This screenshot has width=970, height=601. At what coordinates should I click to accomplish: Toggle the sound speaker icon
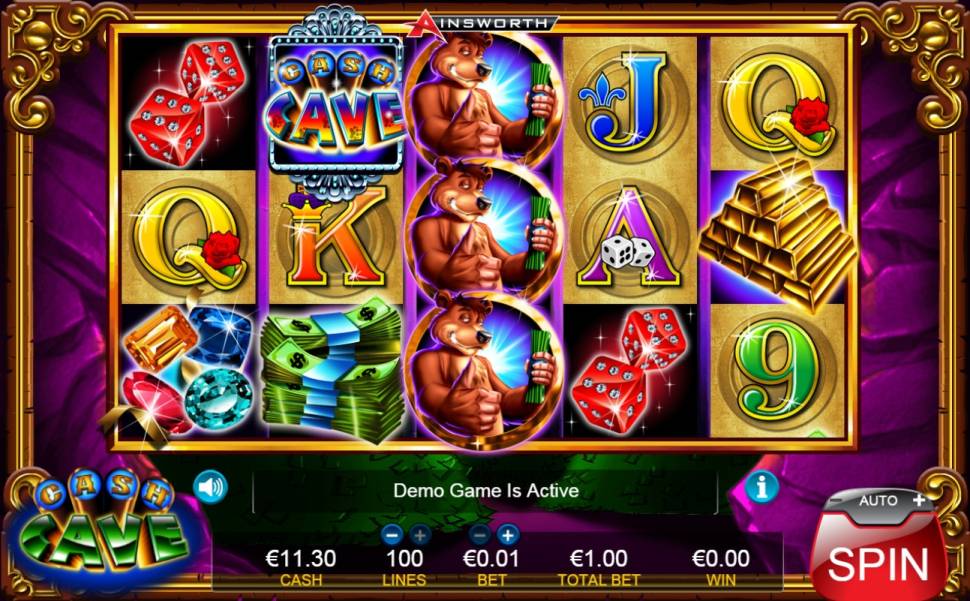click(x=210, y=487)
